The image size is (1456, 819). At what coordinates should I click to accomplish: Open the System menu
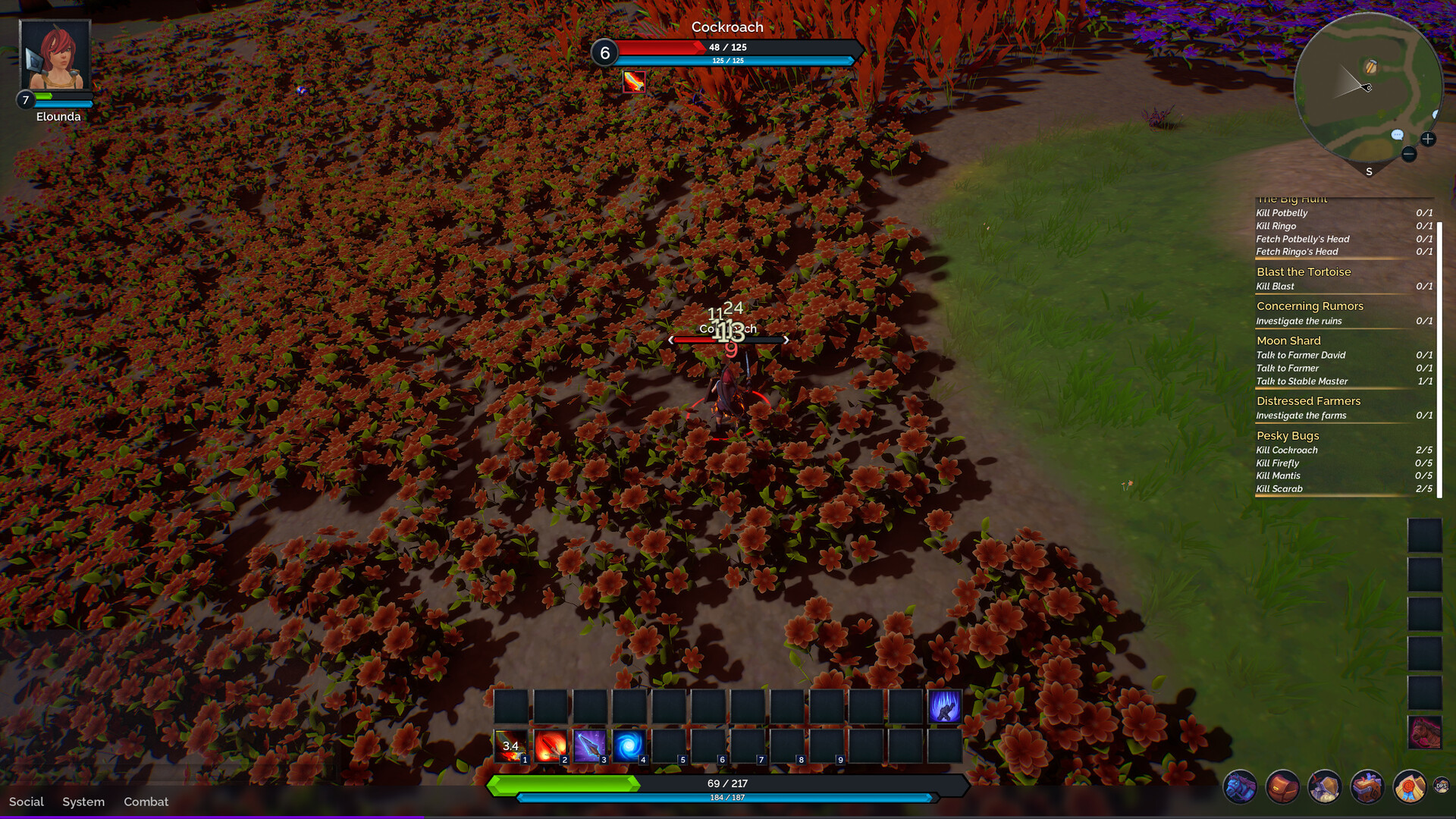pyautogui.click(x=83, y=802)
